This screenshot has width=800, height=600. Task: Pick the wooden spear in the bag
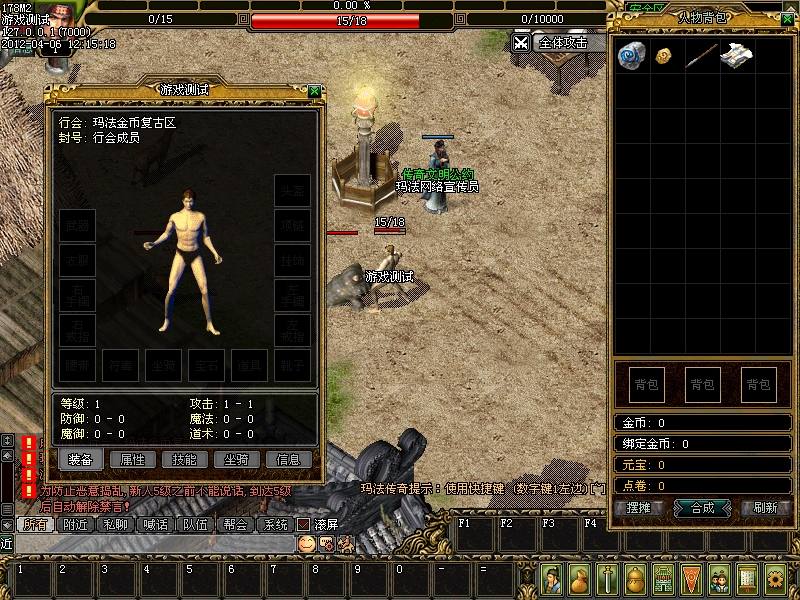699,56
